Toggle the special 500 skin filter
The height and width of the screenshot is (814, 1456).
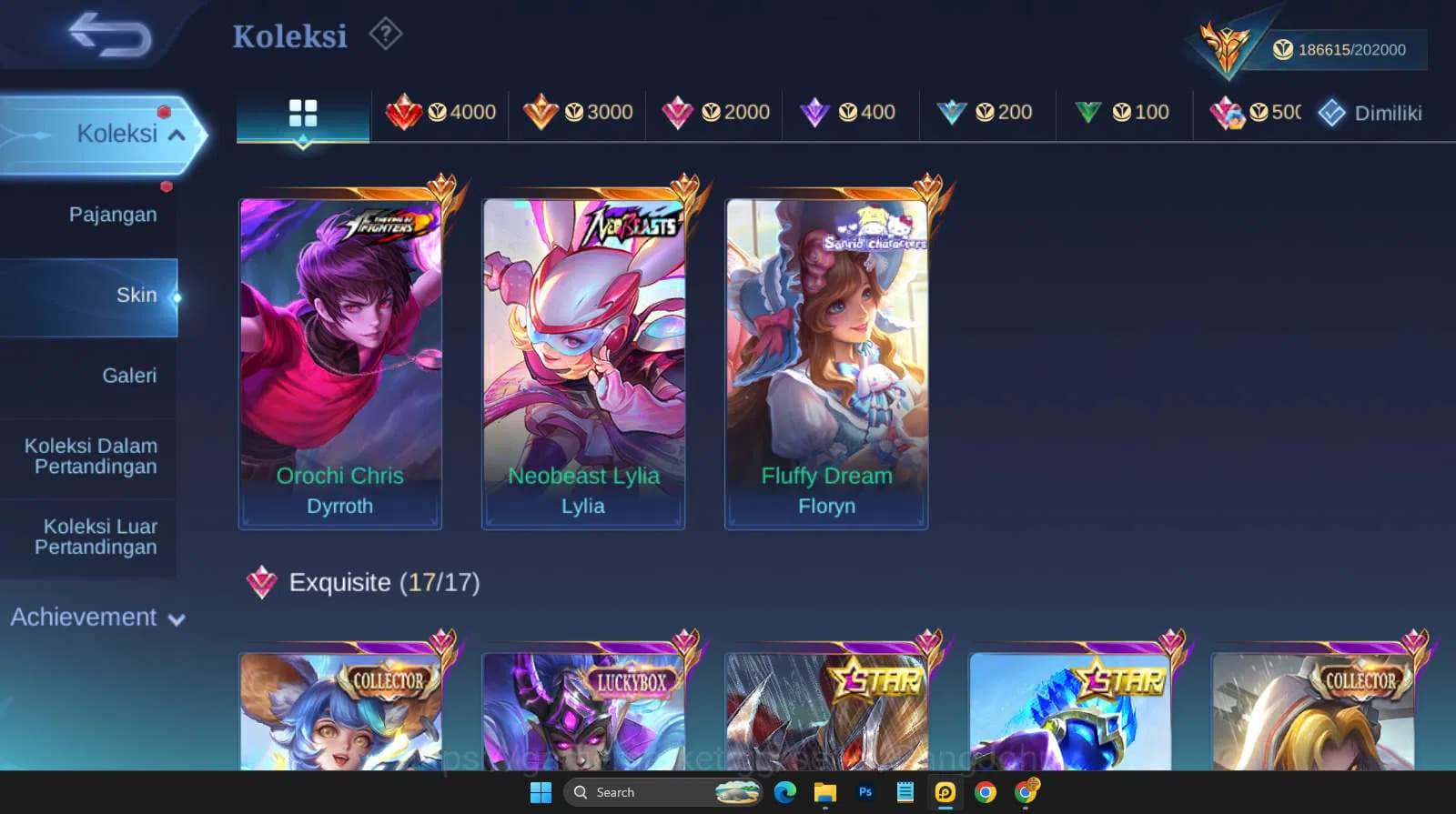(1256, 113)
